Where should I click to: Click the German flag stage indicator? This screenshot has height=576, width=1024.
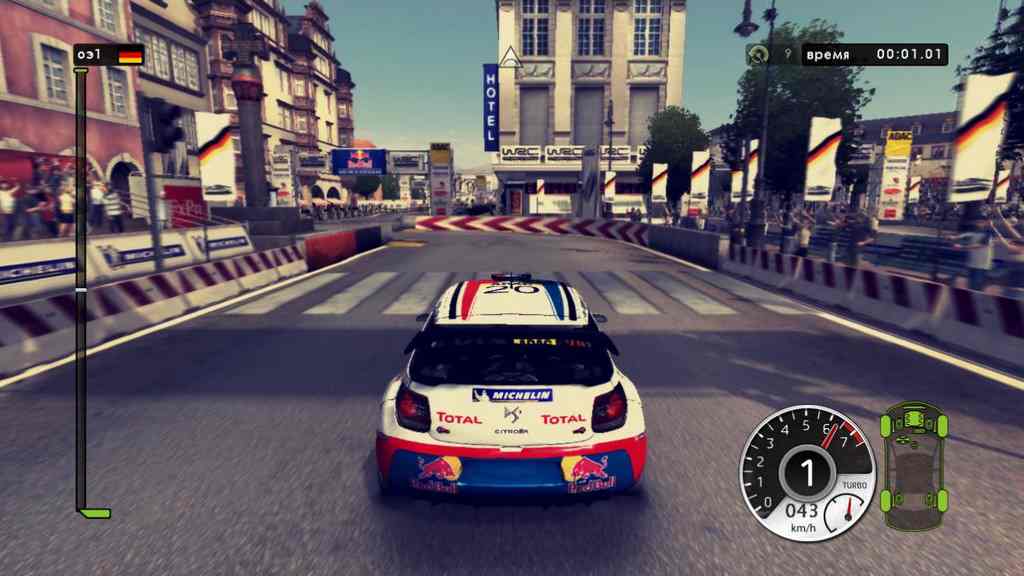click(x=130, y=55)
